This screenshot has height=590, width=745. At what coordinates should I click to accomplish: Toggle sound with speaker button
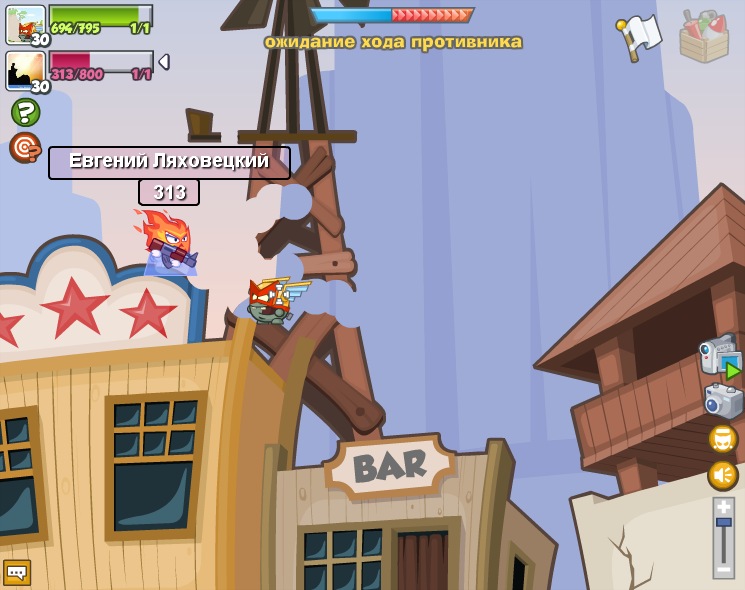click(722, 475)
